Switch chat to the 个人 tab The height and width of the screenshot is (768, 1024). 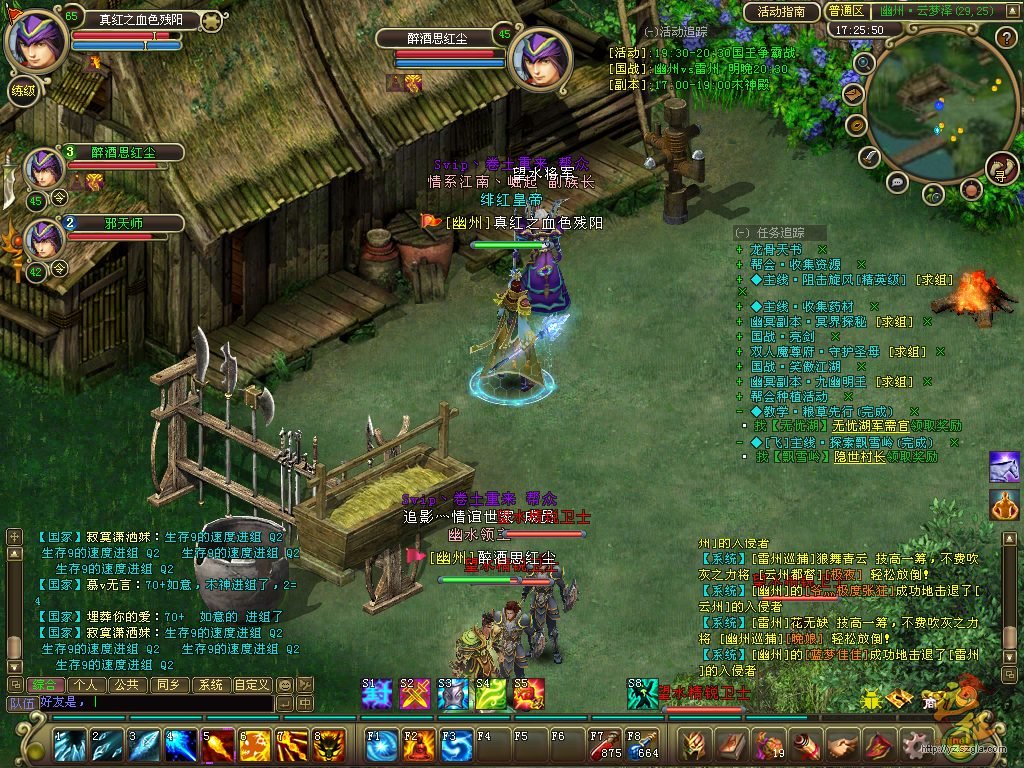pyautogui.click(x=85, y=685)
